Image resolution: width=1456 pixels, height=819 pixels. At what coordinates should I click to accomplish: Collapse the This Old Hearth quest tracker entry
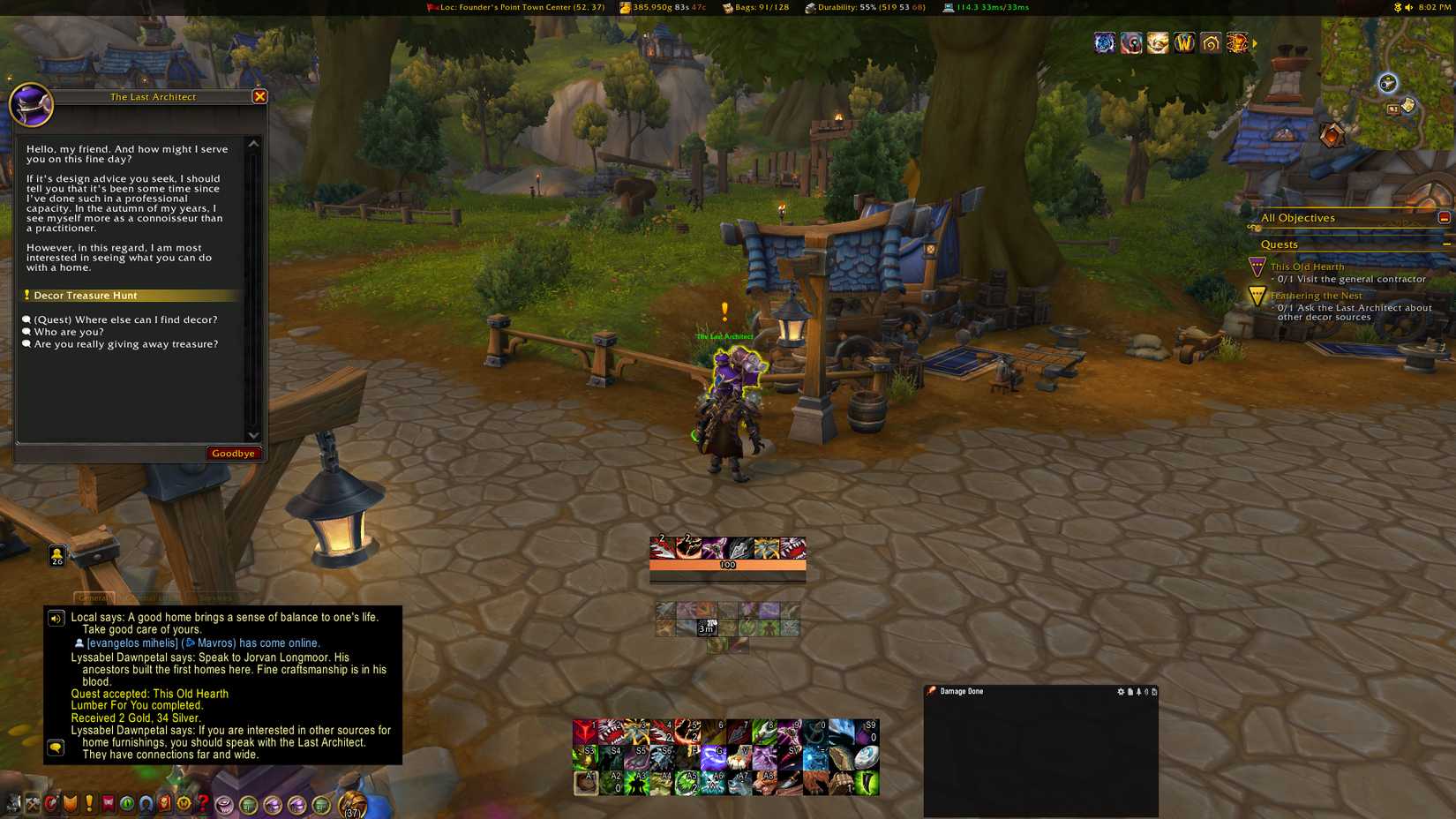(1306, 267)
